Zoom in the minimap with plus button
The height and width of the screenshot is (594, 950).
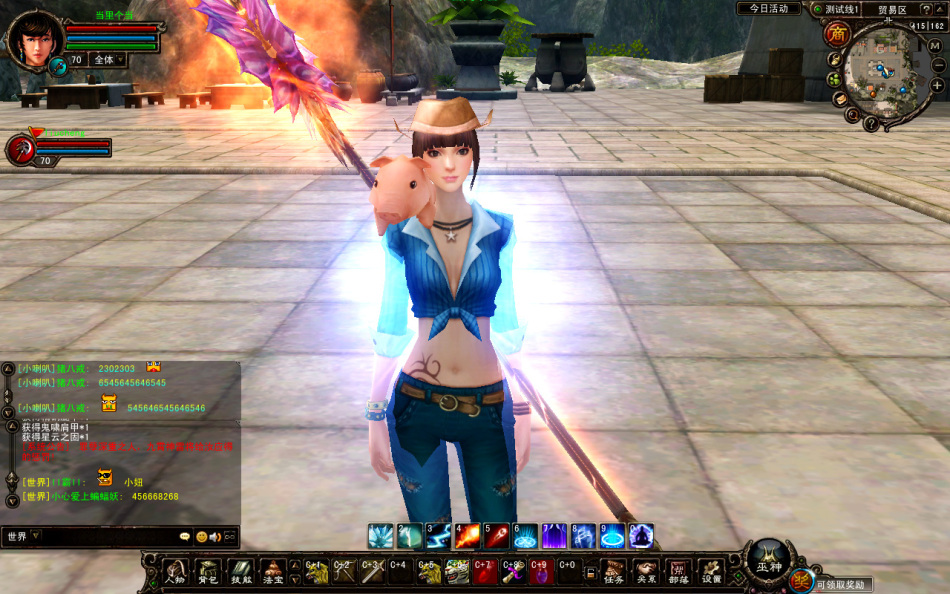(x=936, y=86)
